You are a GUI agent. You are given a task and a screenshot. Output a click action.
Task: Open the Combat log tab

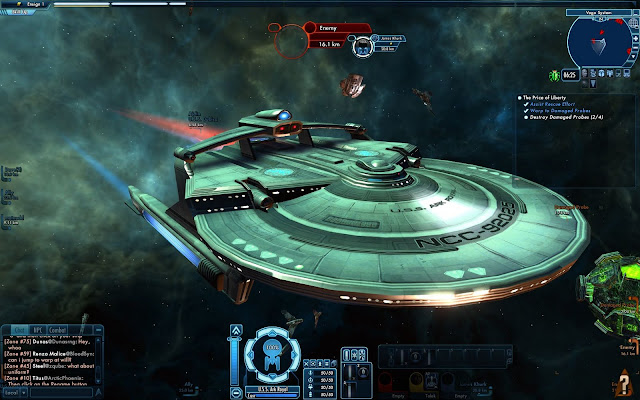point(58,329)
